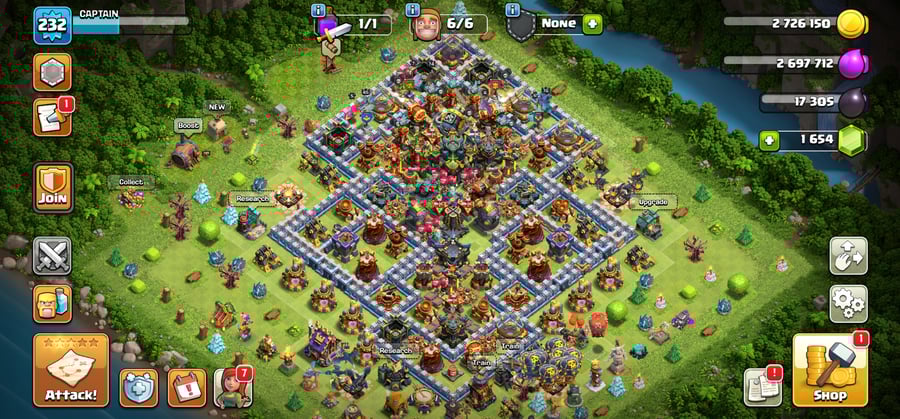Open the grey hexagon badge icon

point(52,72)
